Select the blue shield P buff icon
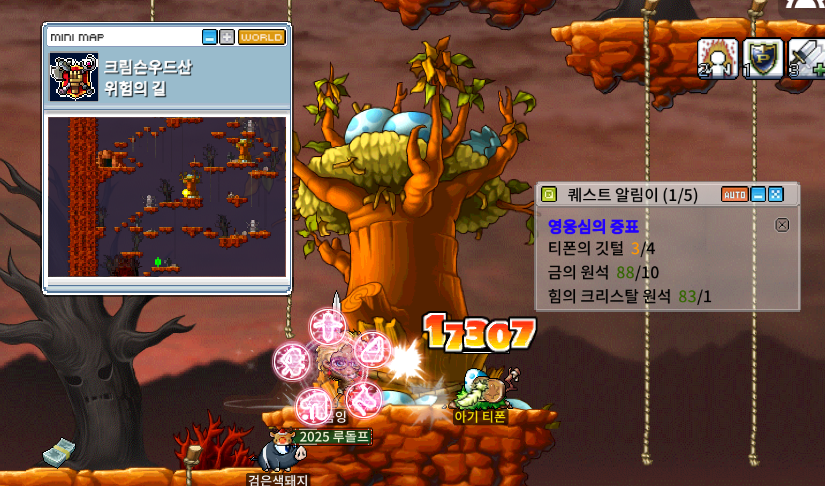Image resolution: width=825 pixels, height=486 pixels. coord(762,57)
